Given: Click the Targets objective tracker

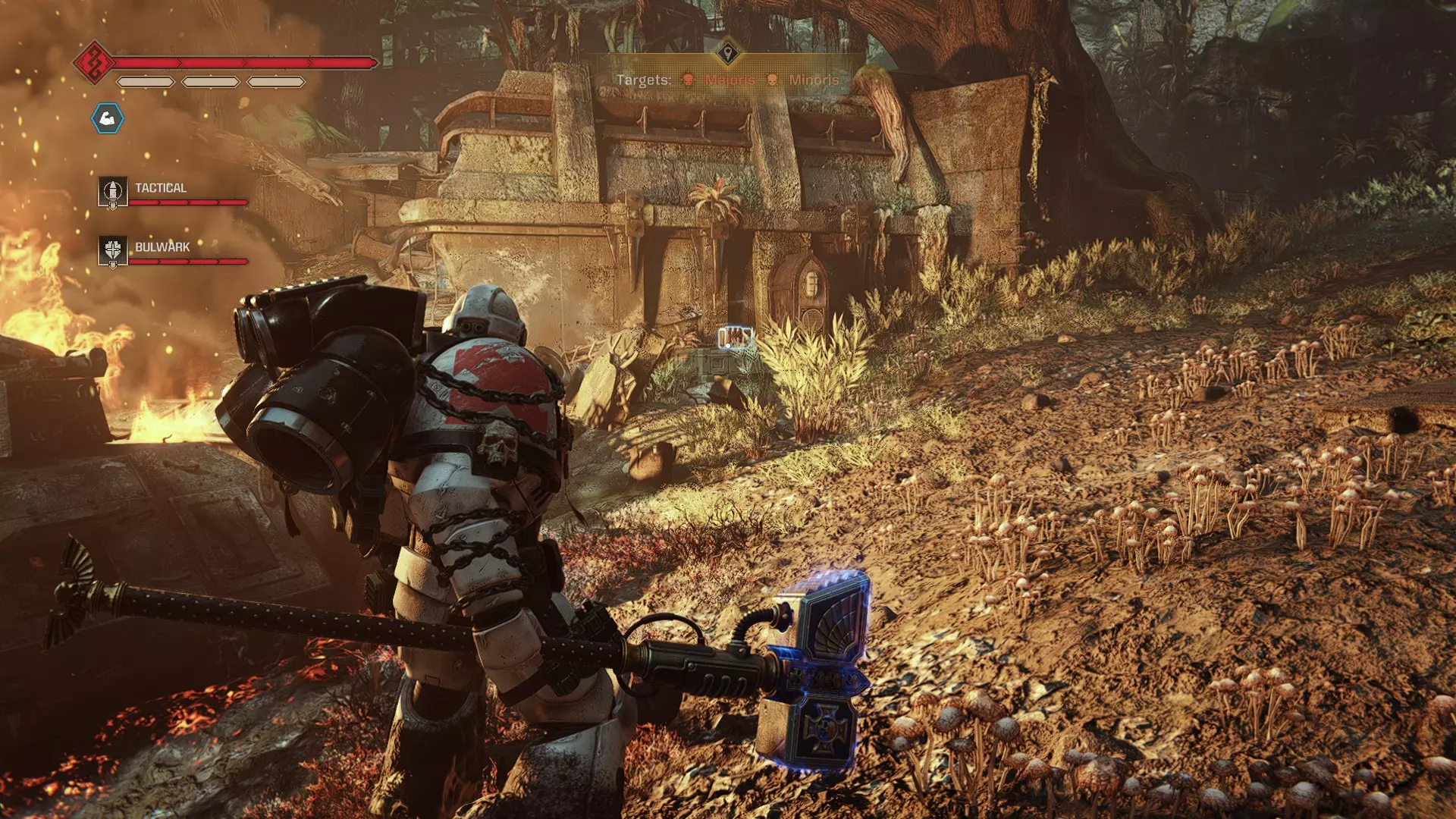Looking at the screenshot, I should pyautogui.click(x=727, y=80).
